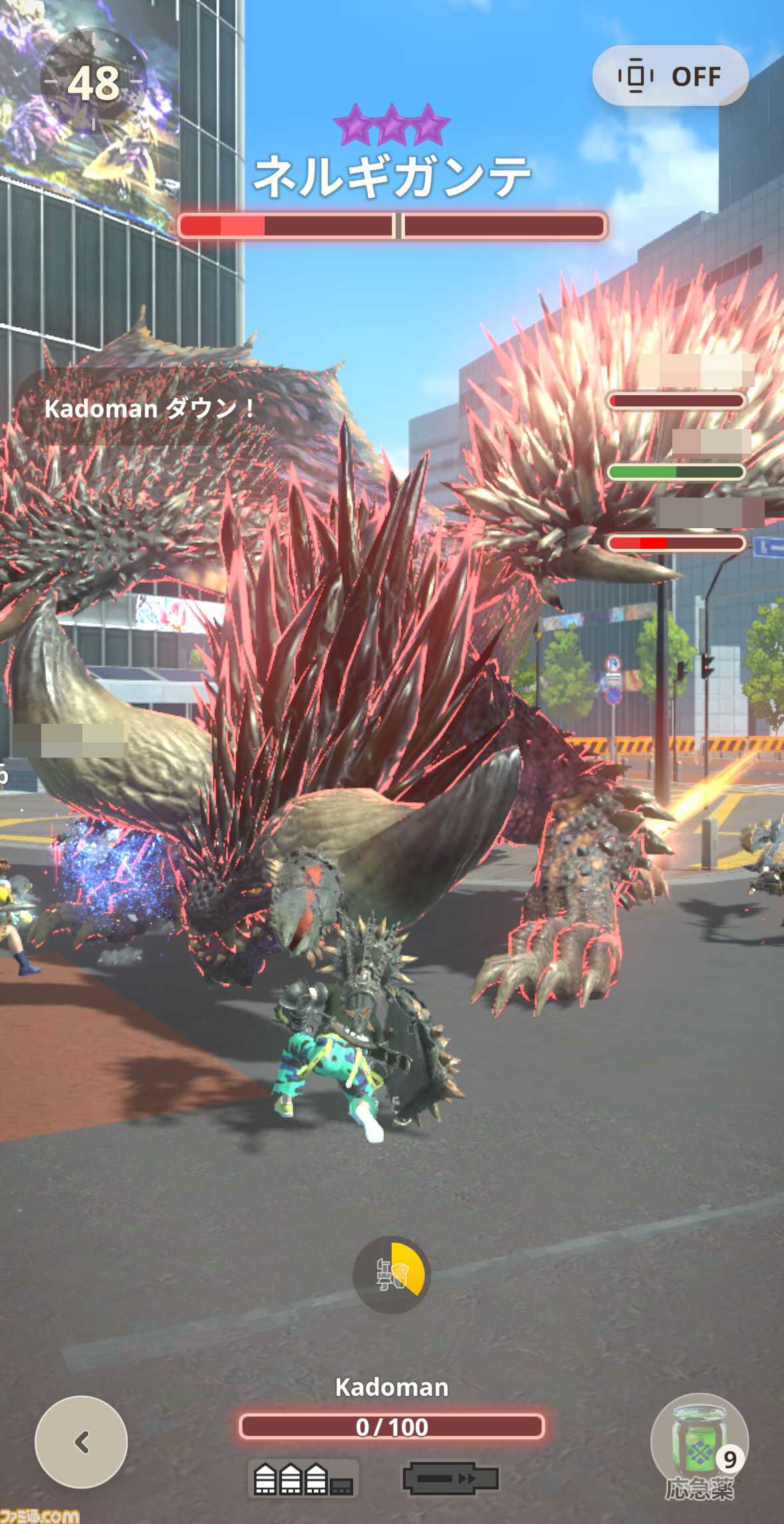Activate the special skill gauge icon

coord(392,1275)
